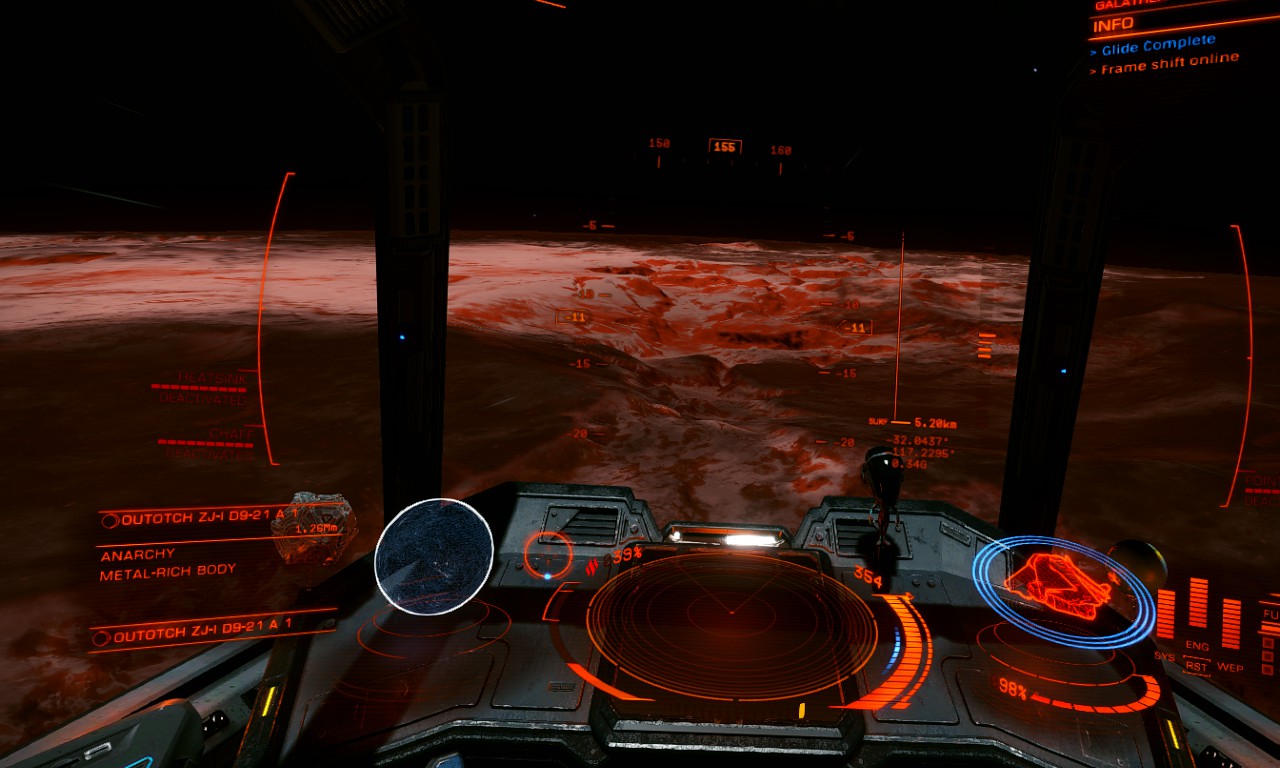The width and height of the screenshot is (1280, 768).
Task: Select the 'Glide Complete' info entry
Action: tap(1158, 45)
